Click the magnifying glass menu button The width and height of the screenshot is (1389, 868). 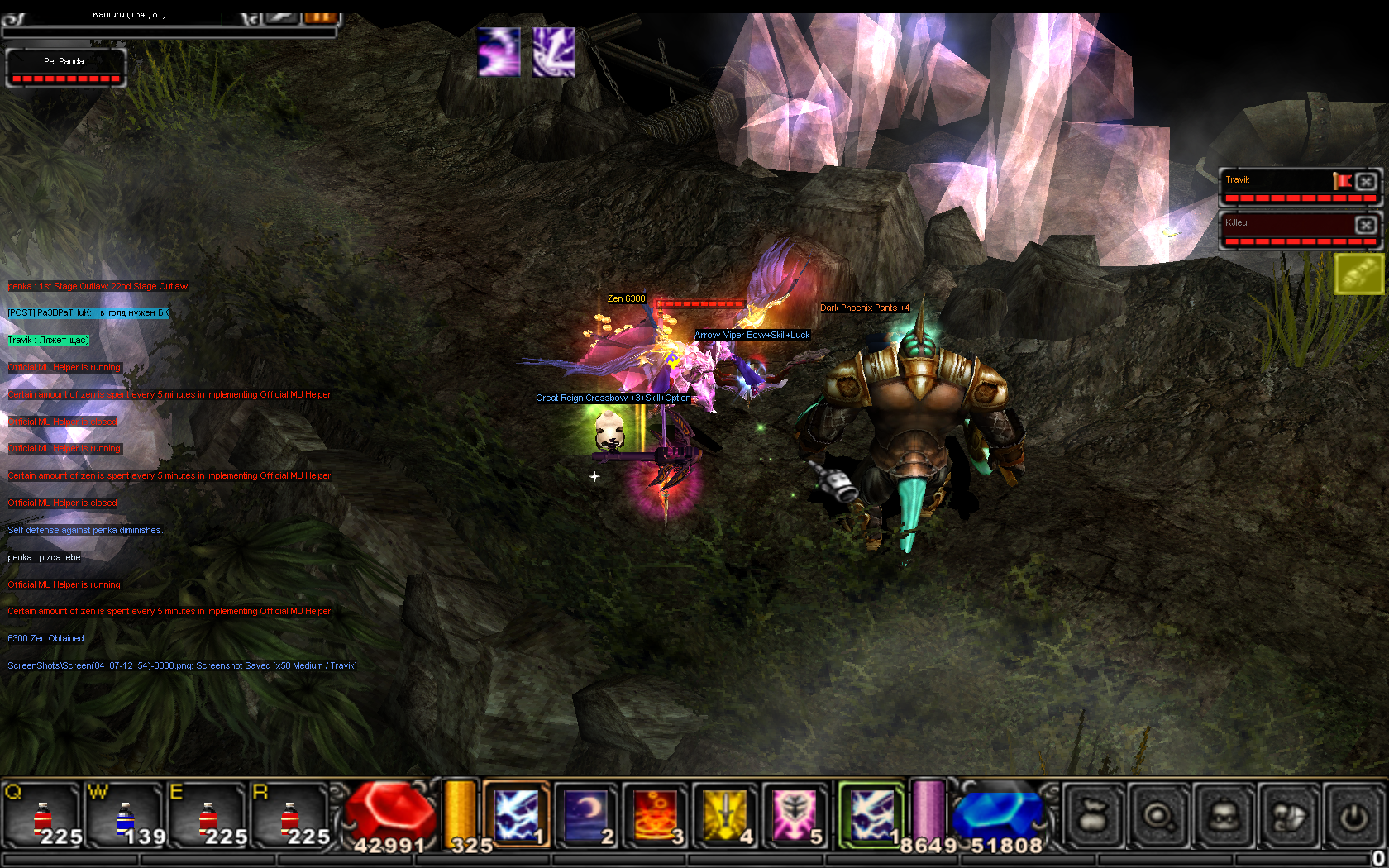[x=1157, y=817]
